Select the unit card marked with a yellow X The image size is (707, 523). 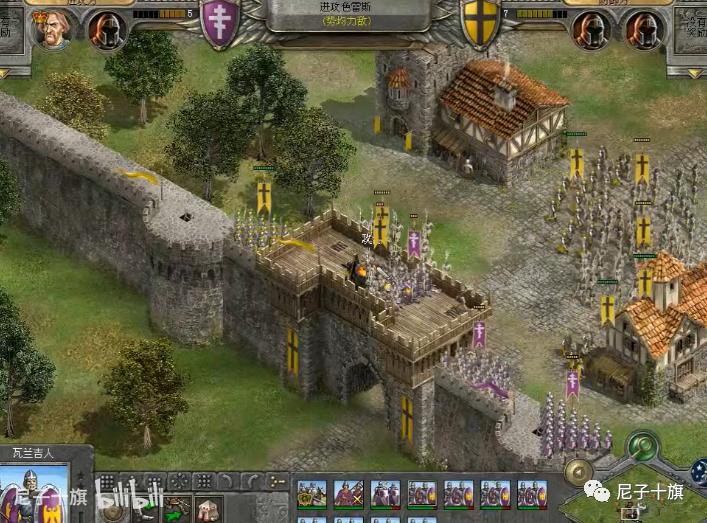pos(349,494)
